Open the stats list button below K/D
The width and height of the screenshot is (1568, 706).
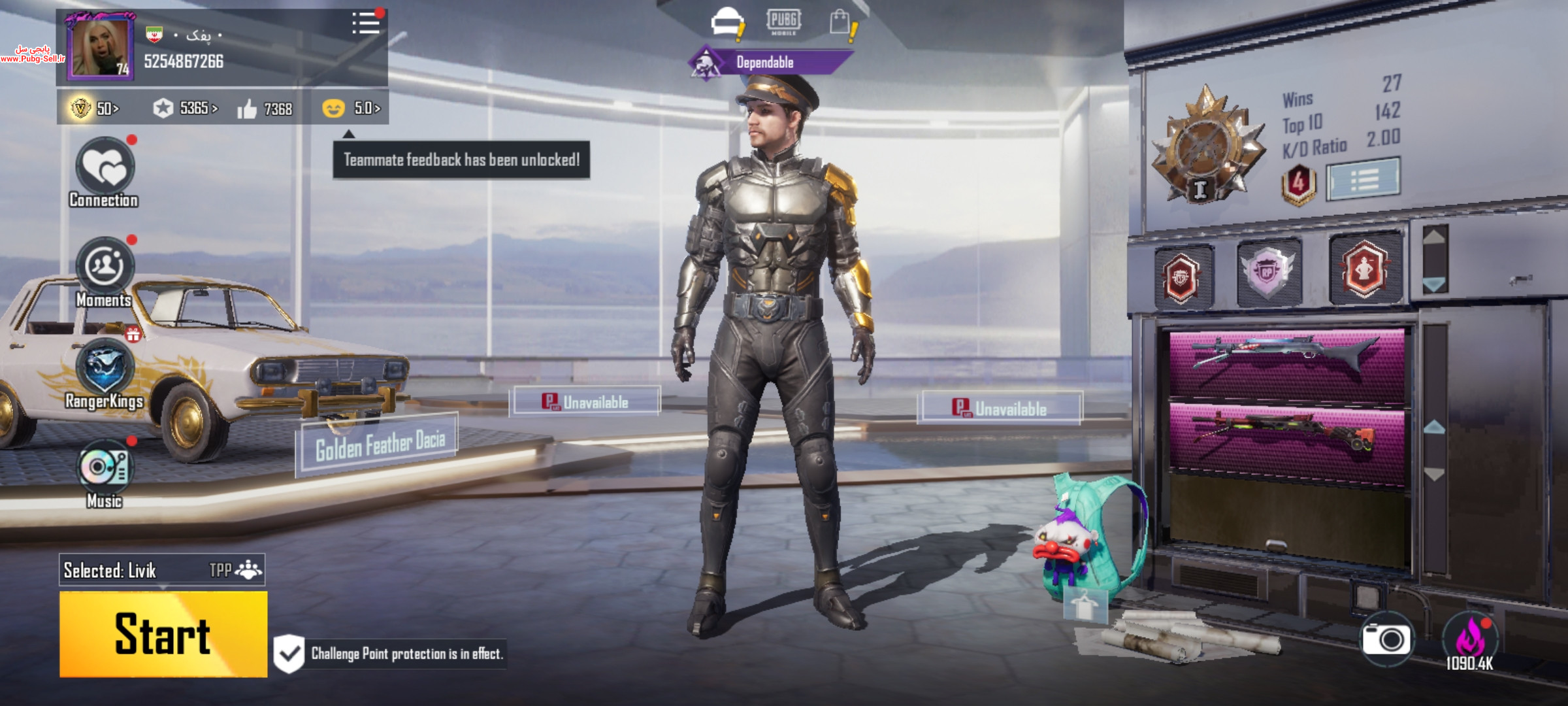click(1364, 178)
